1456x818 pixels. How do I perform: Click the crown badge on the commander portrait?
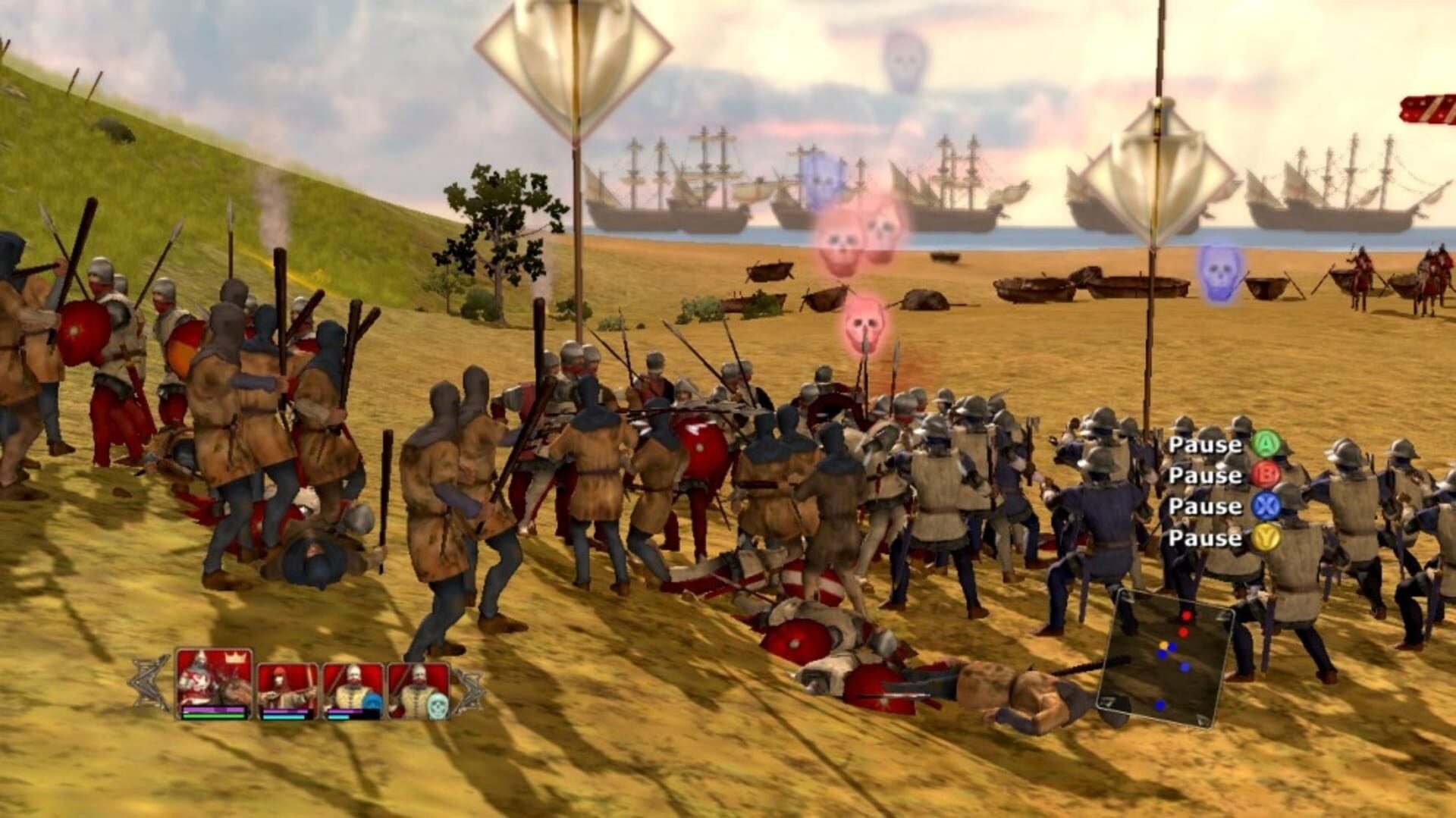234,658
